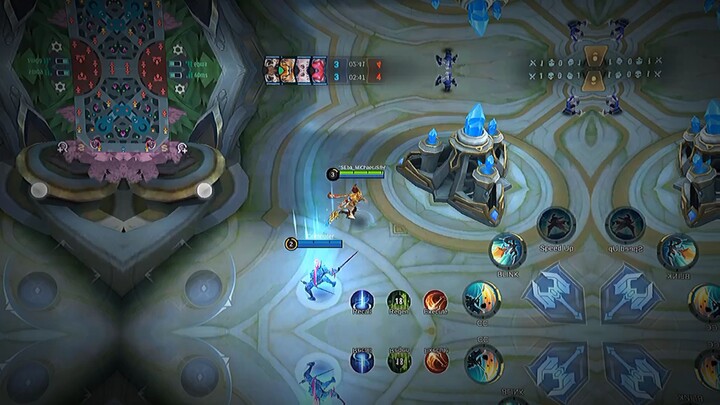The height and width of the screenshot is (405, 720).
Task: Use the Regen spell with upright label
Action: (x=398, y=301)
